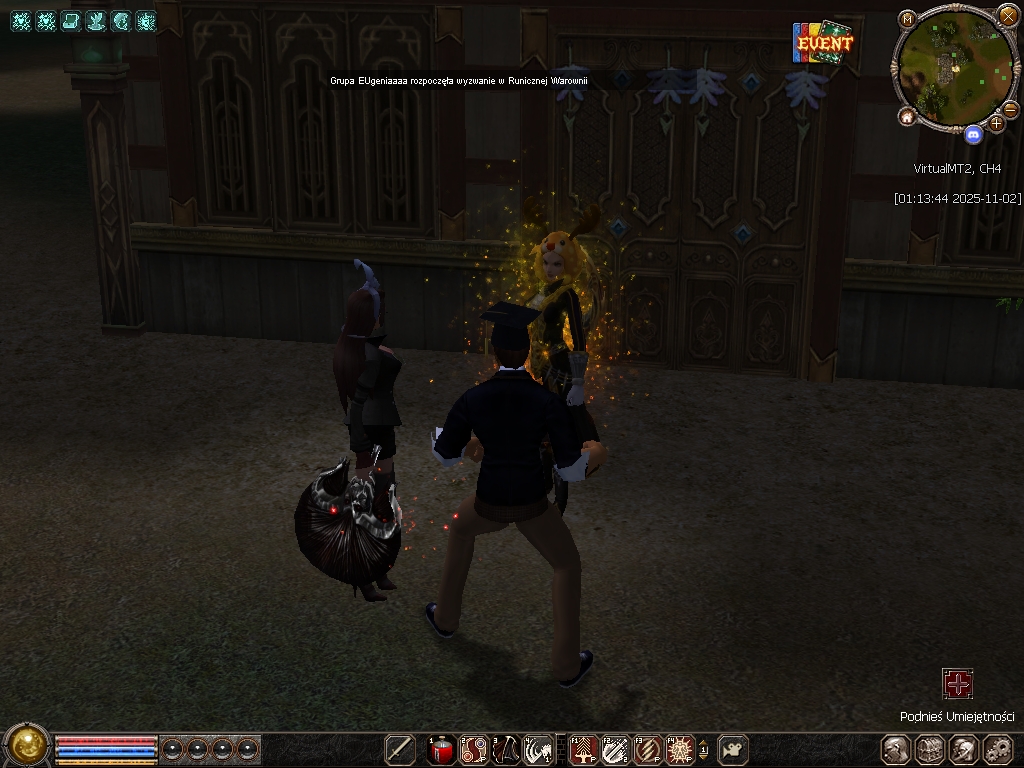Click the scroll-and-chest buff icon
1024x768 pixels.
pos(71,21)
